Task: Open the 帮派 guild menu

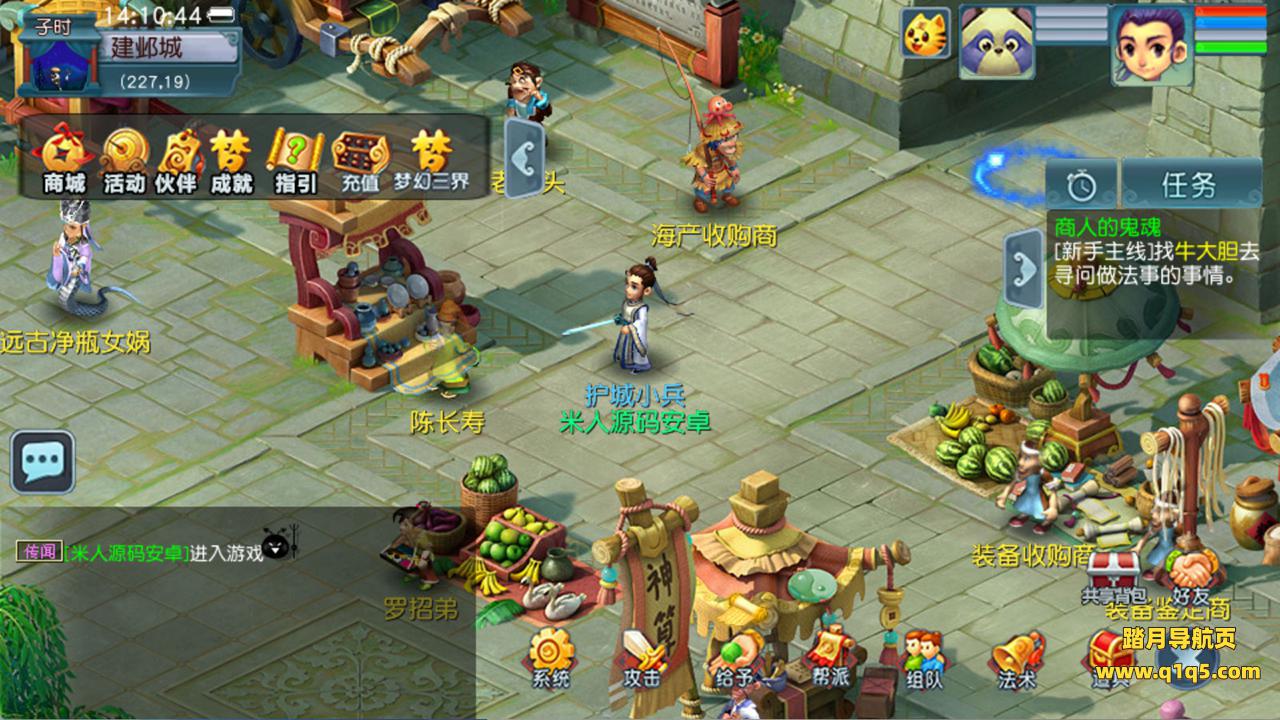Action: click(x=831, y=658)
